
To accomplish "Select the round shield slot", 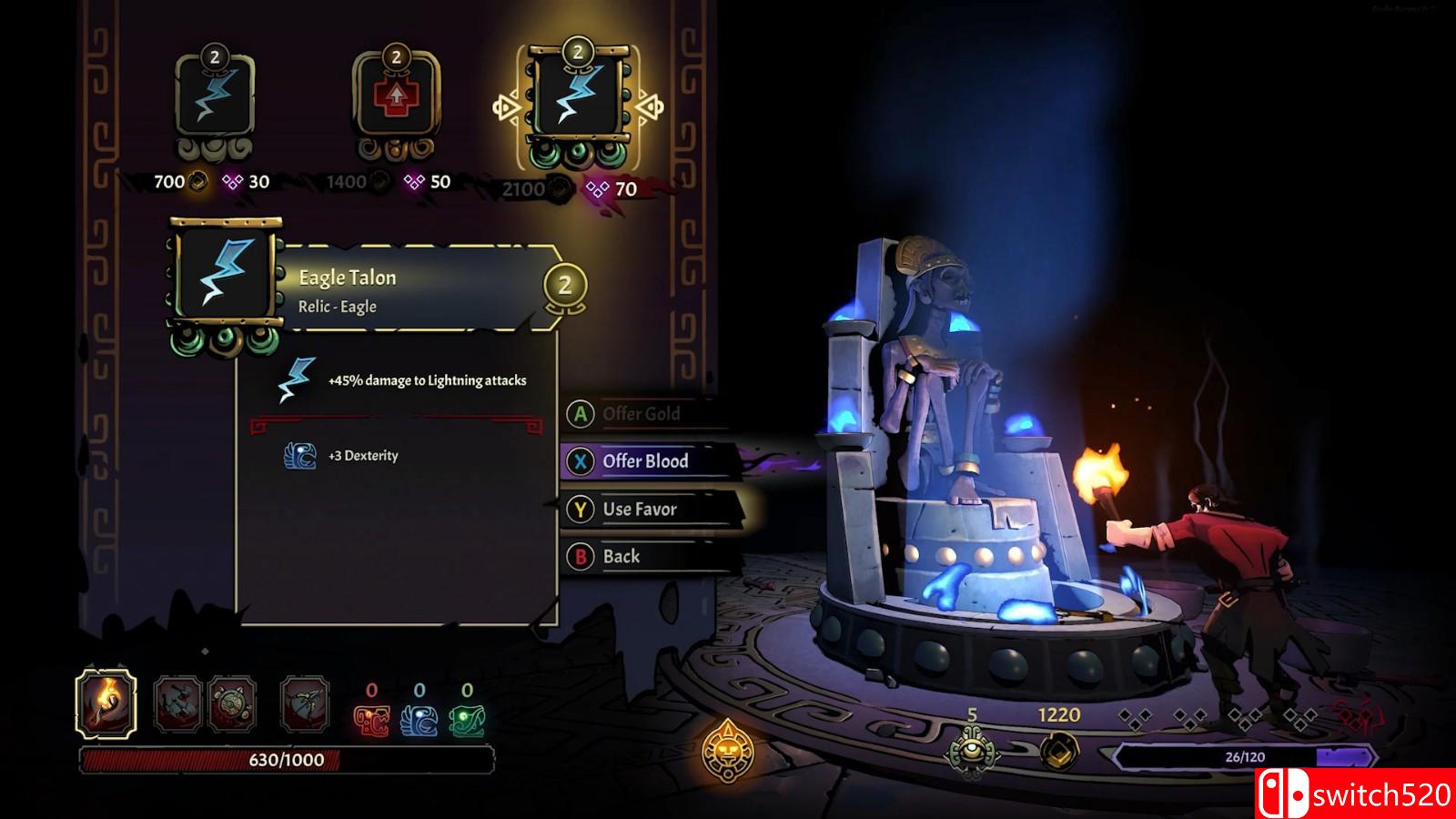I will 231,703.
